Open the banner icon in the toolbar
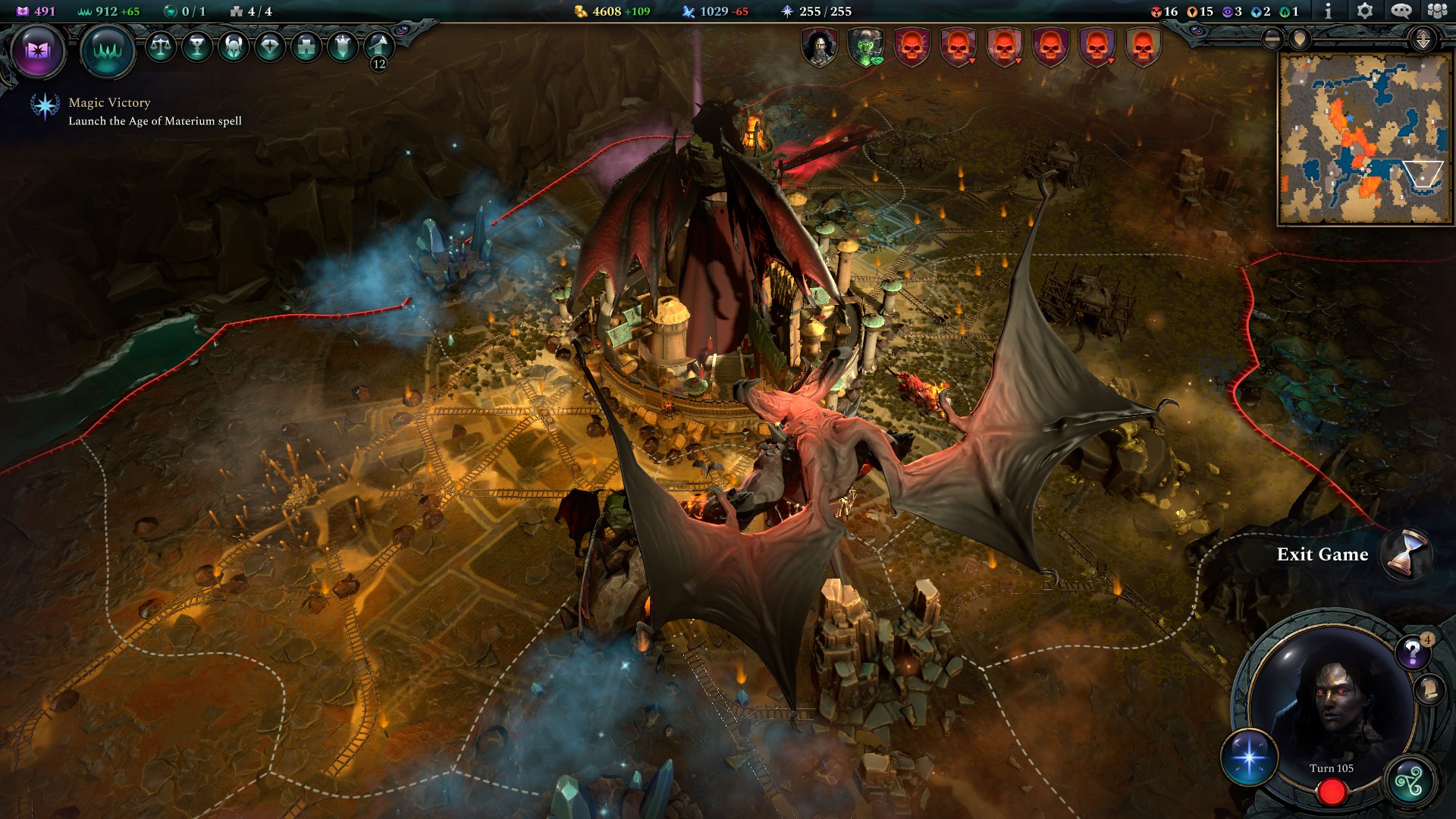1456x819 pixels. pos(343,47)
